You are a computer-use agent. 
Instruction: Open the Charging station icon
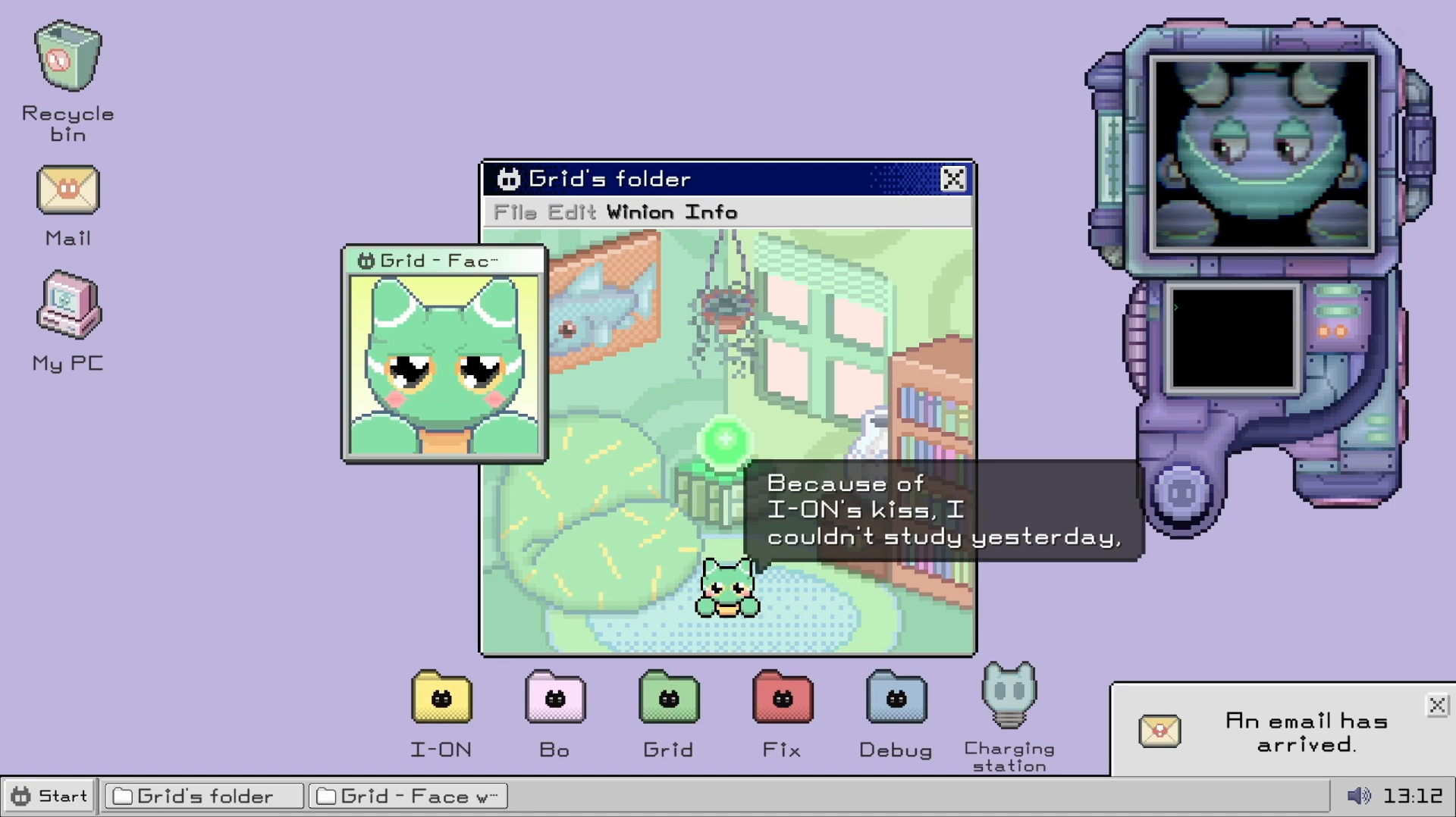(1009, 695)
